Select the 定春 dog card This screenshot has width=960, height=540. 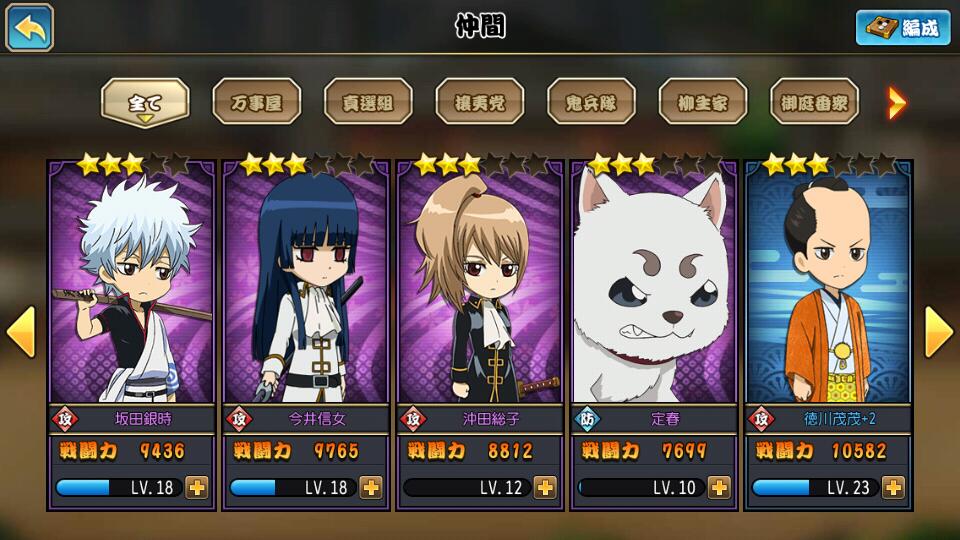tap(654, 290)
